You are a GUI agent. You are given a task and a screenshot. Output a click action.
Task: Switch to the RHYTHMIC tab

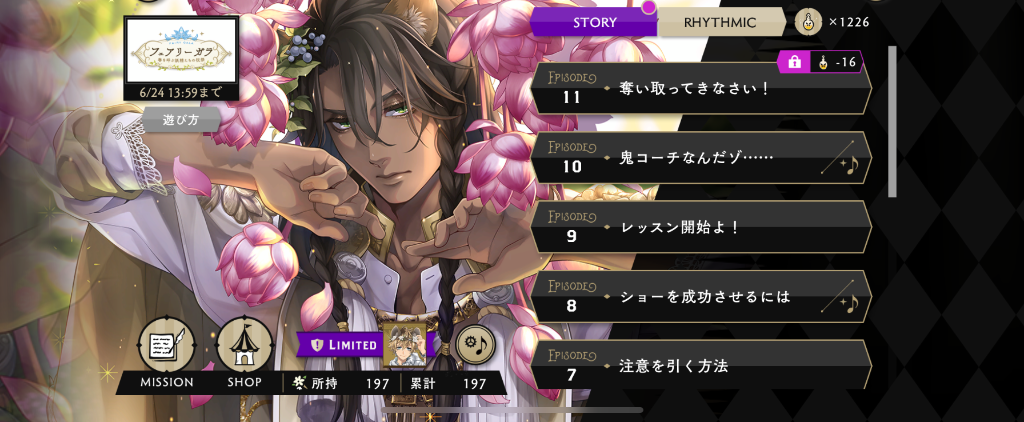tap(722, 22)
